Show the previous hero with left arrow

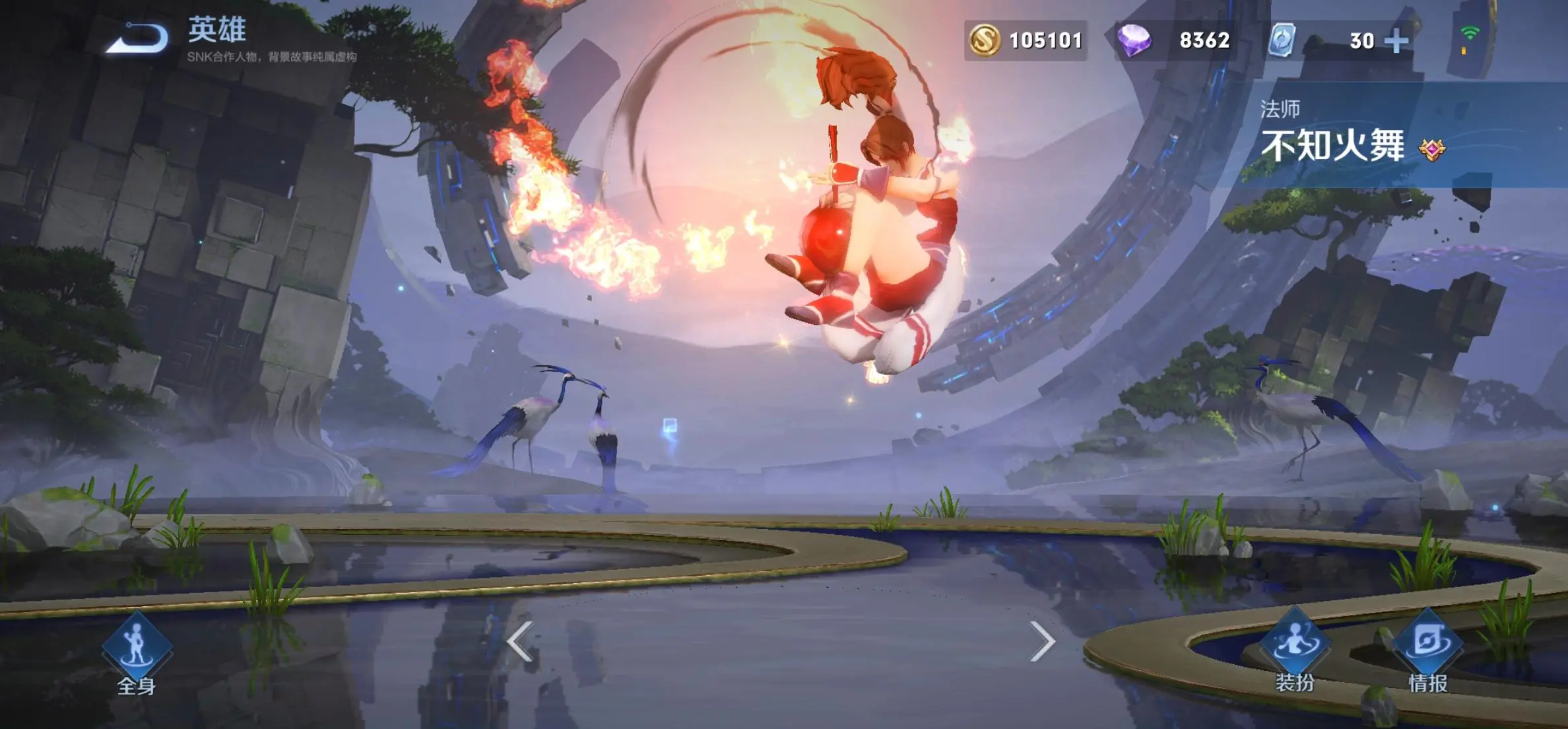(x=520, y=641)
